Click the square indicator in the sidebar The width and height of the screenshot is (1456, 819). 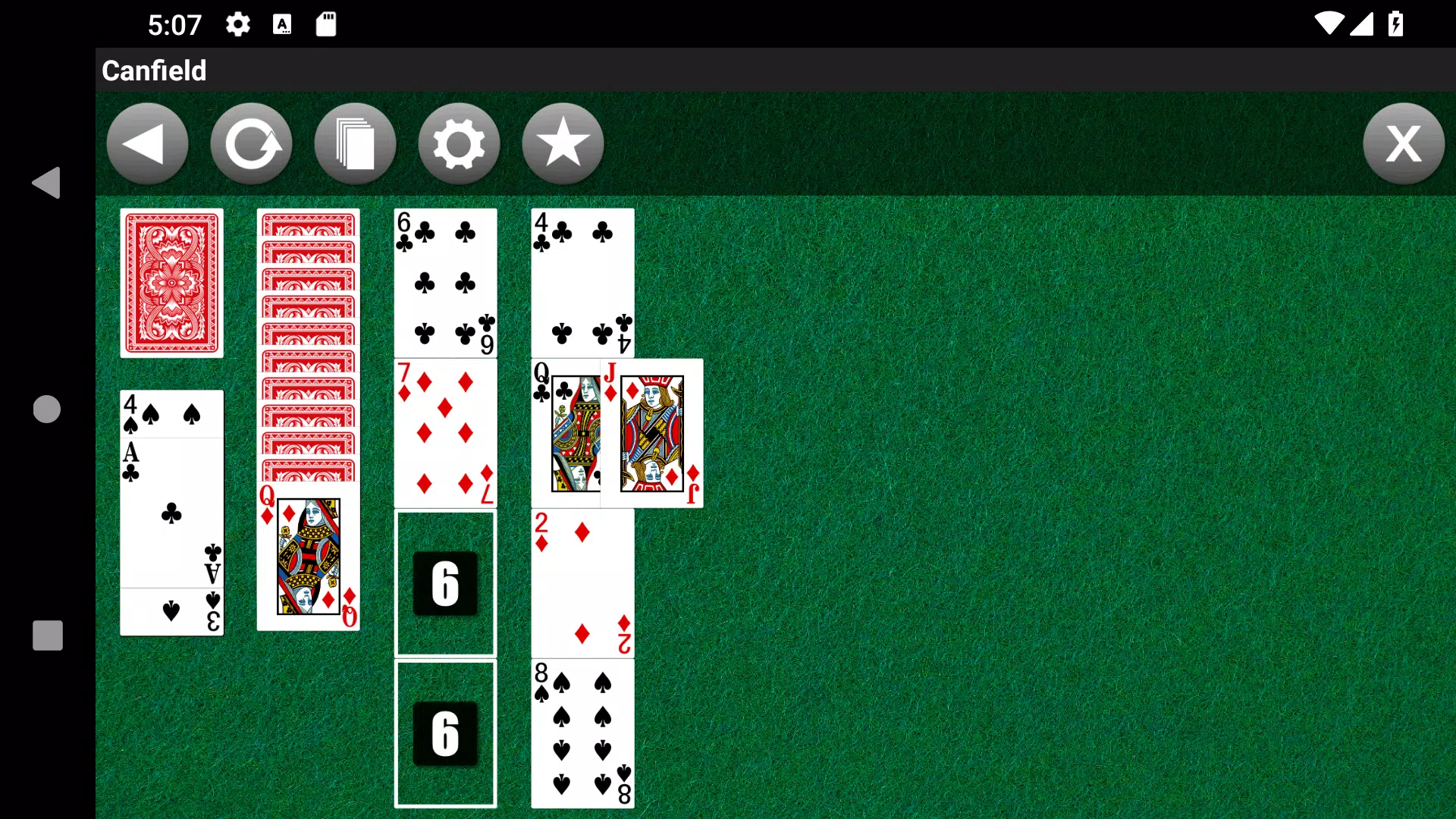click(47, 635)
